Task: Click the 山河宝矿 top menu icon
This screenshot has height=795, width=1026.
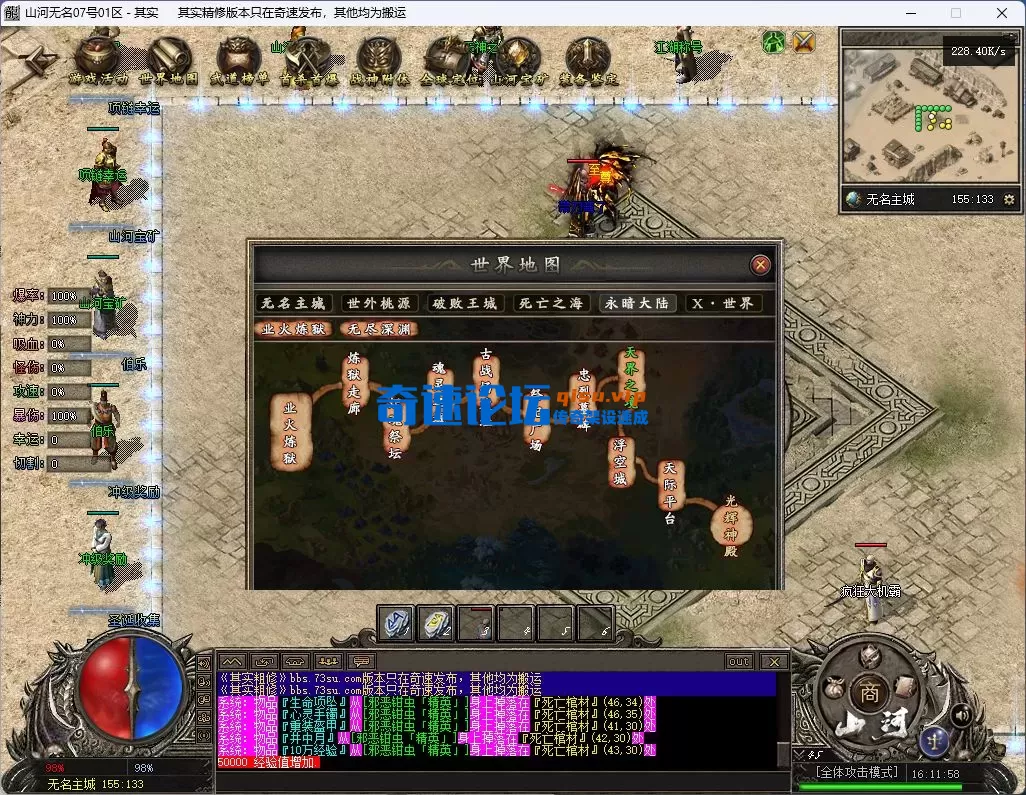Action: tap(518, 60)
